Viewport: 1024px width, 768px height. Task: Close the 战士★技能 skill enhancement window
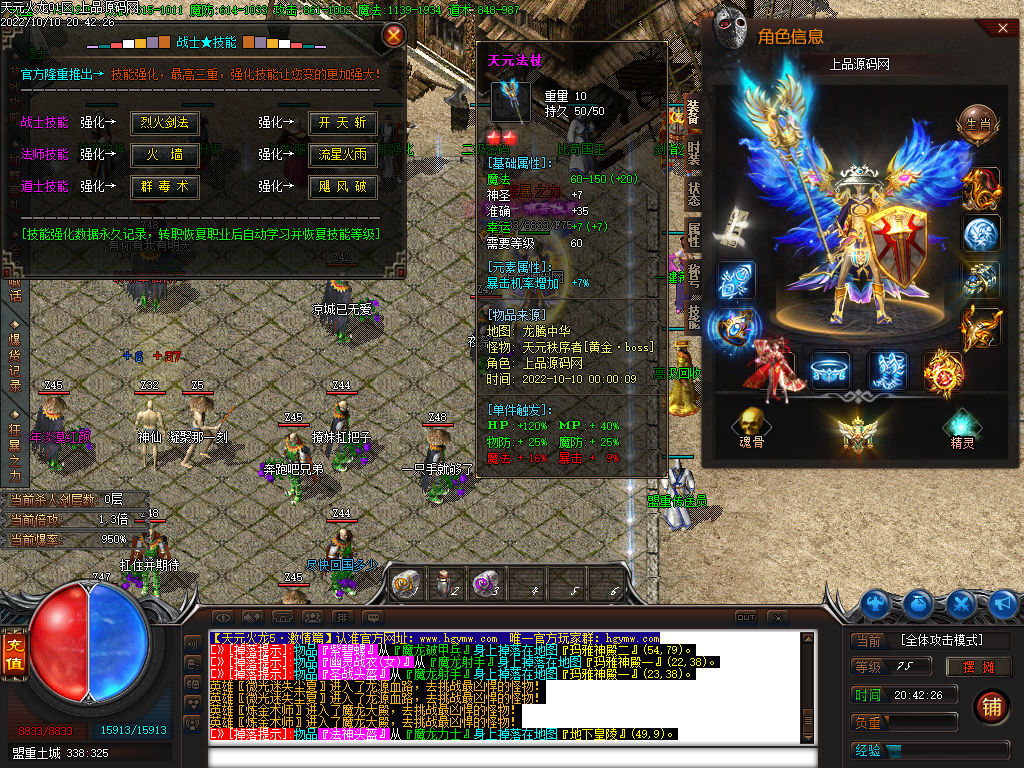coord(394,36)
